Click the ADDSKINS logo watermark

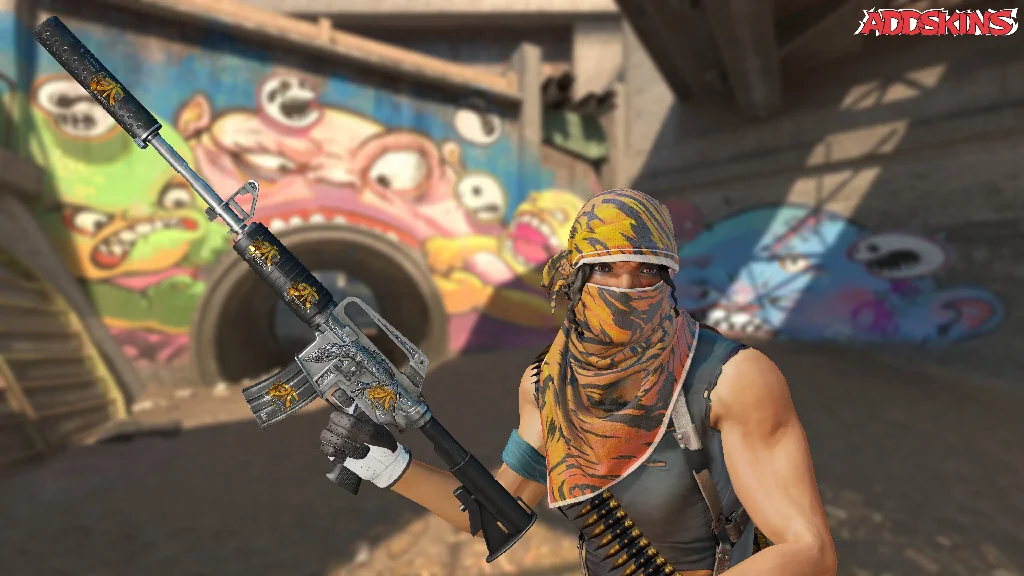point(936,22)
